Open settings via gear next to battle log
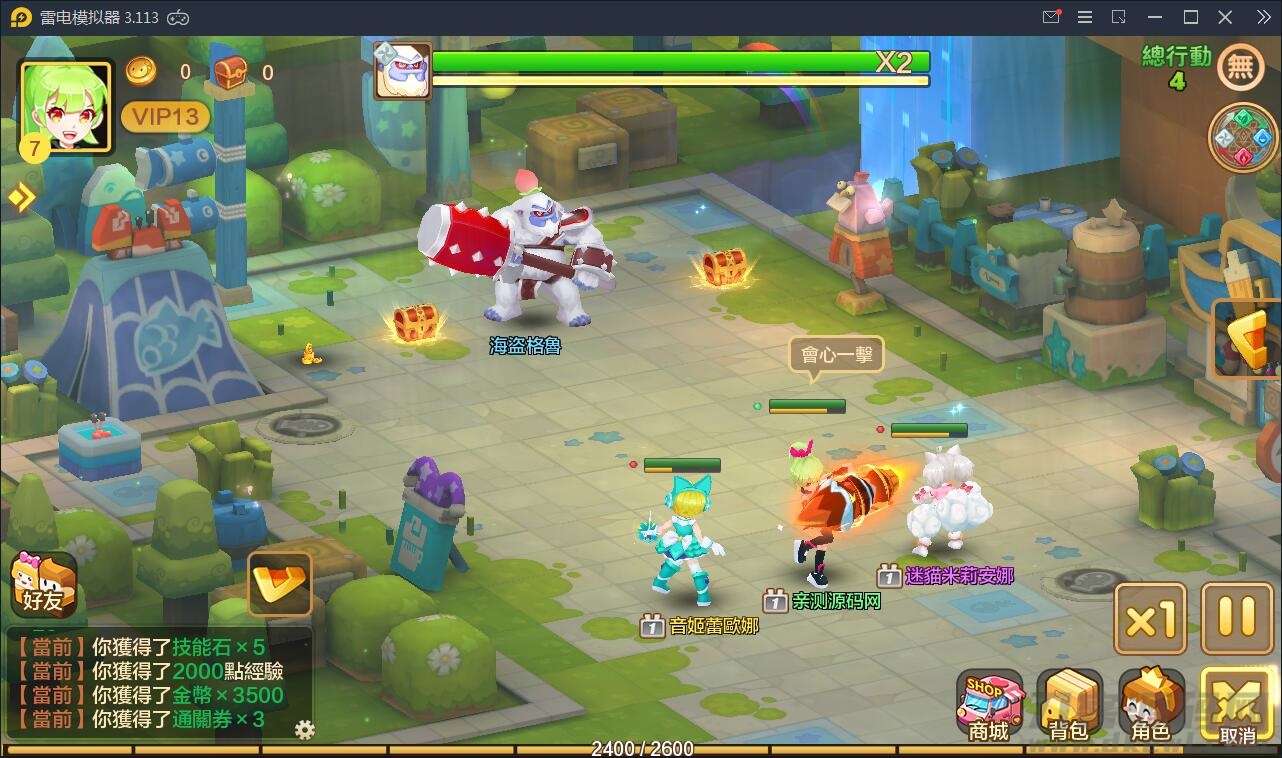 (x=303, y=731)
